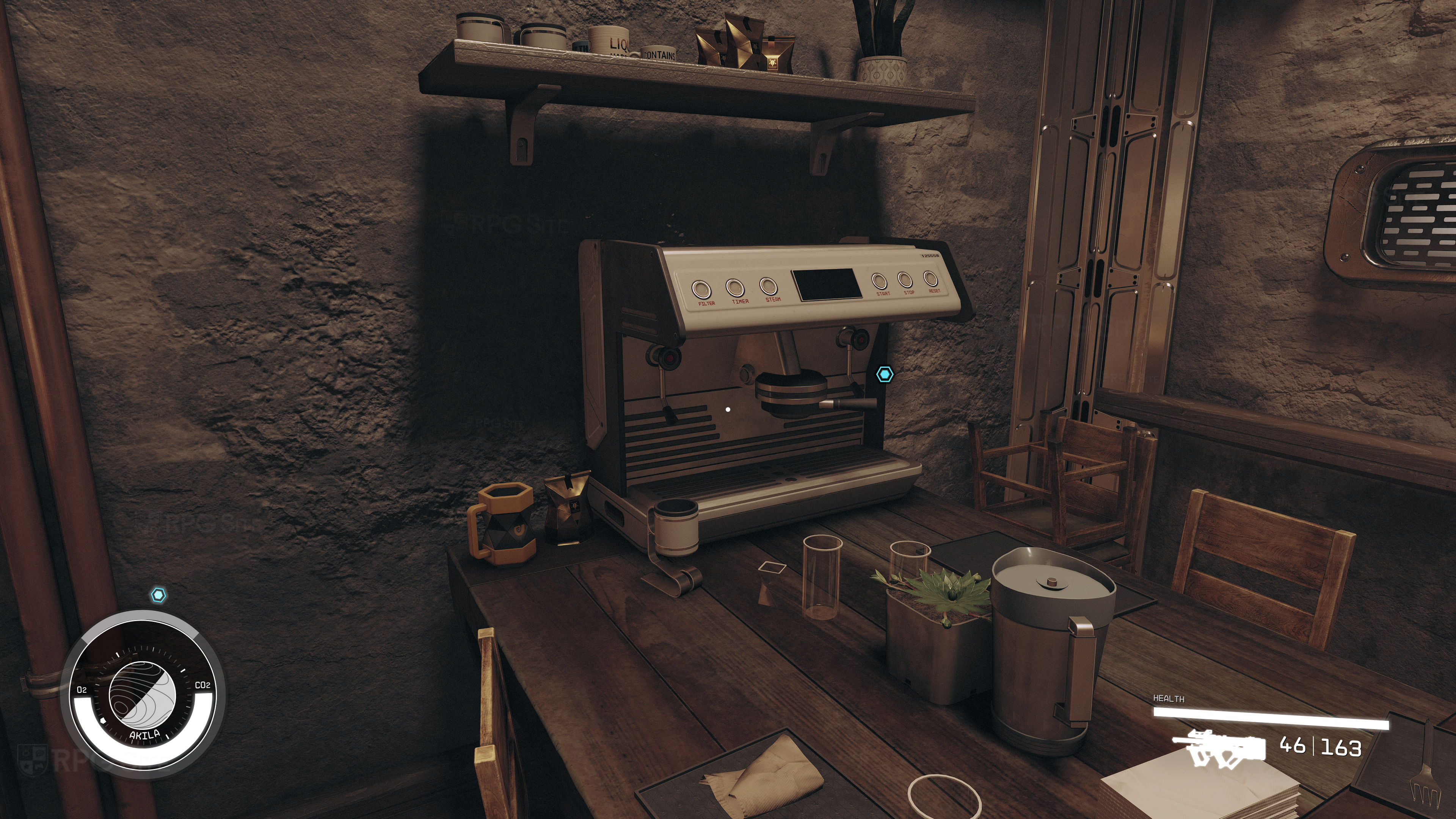Screen dimensions: 1456x819
Task: Select the blue hexagon marker beside the espresso machine
Action: 885,374
